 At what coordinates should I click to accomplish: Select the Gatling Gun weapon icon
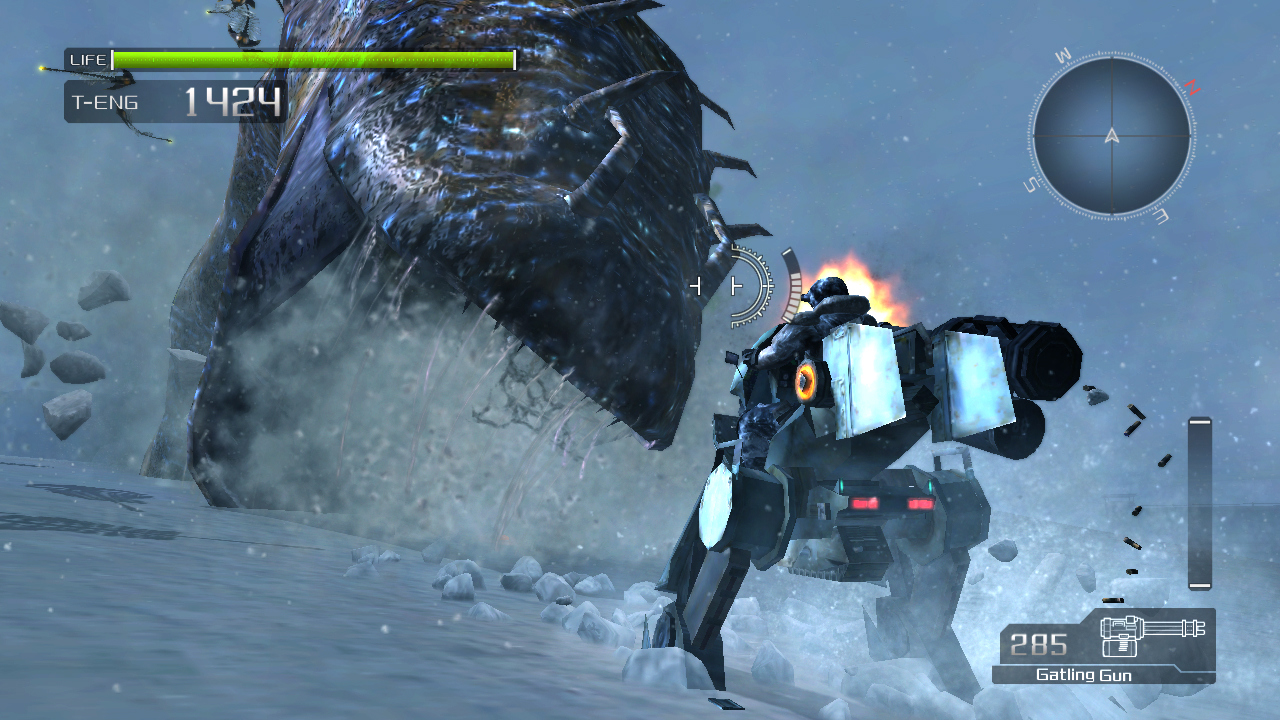(1151, 636)
